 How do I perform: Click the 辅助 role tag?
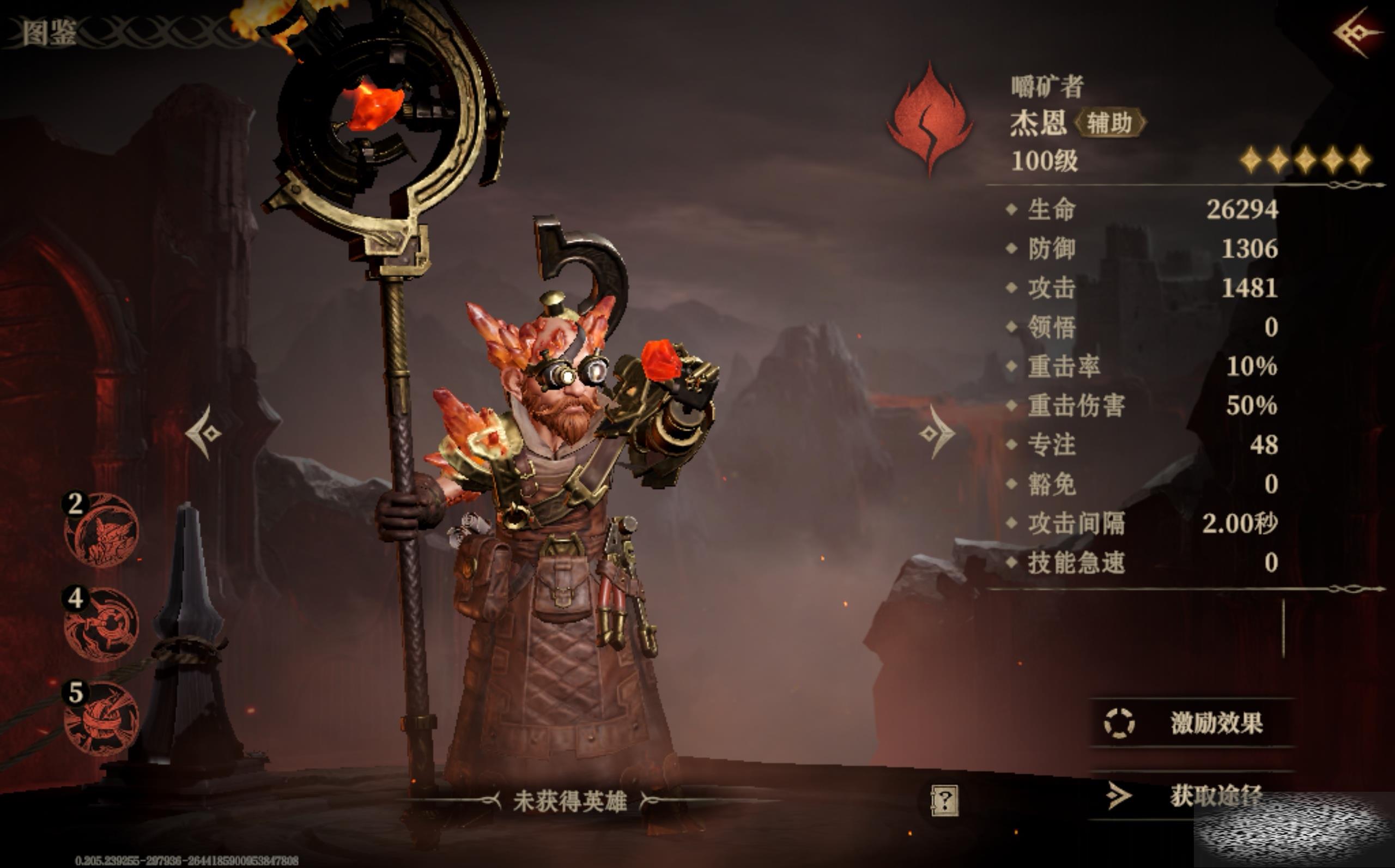(x=1109, y=123)
